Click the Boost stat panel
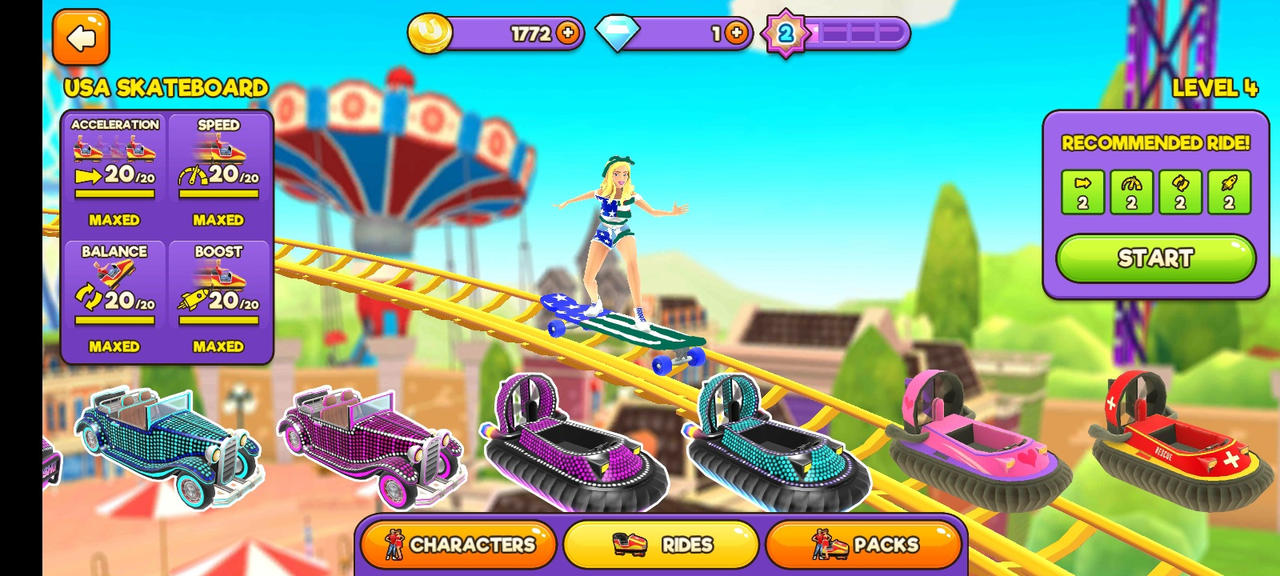The image size is (1280, 576). tap(219, 299)
